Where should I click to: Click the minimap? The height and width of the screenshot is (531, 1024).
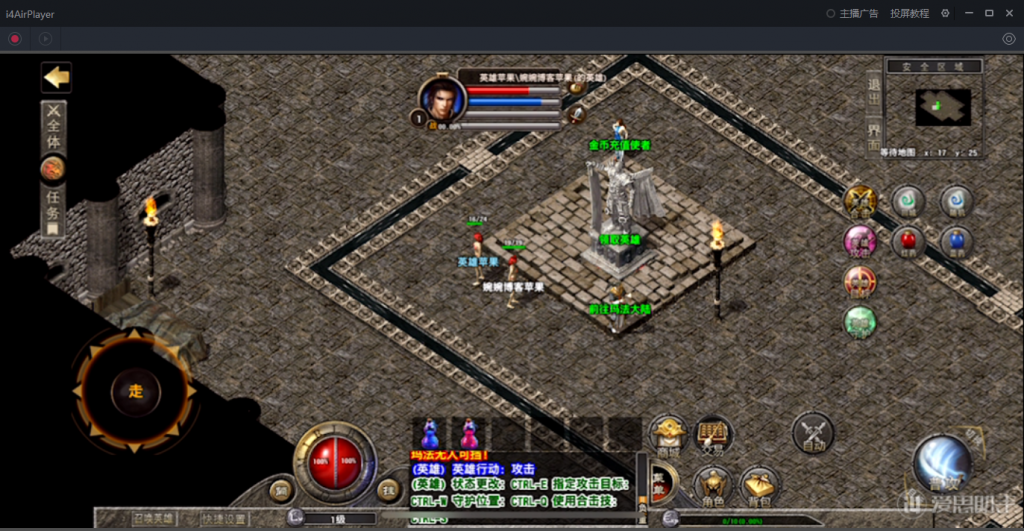coord(943,107)
